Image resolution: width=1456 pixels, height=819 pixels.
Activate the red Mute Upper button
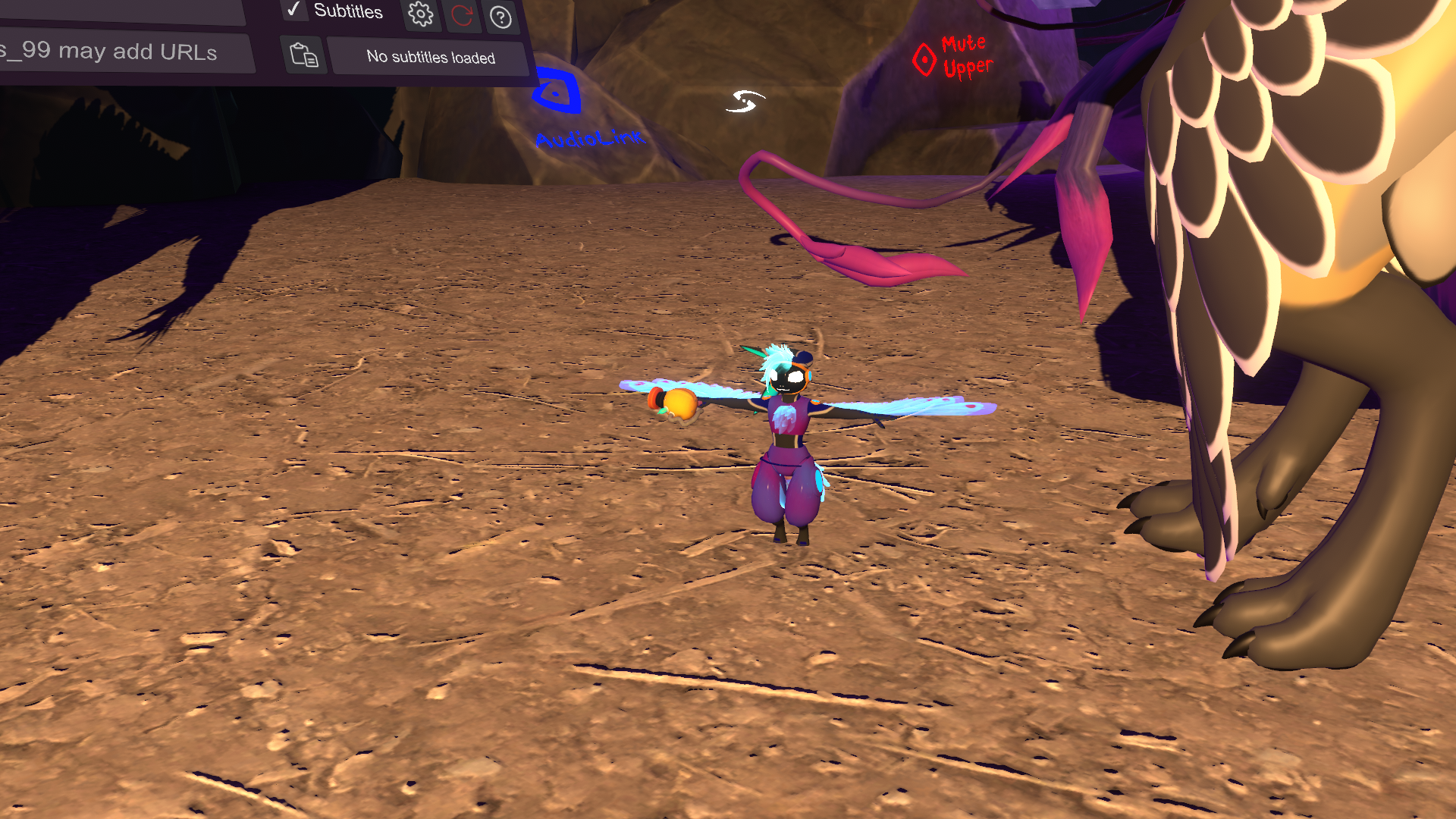(x=924, y=59)
